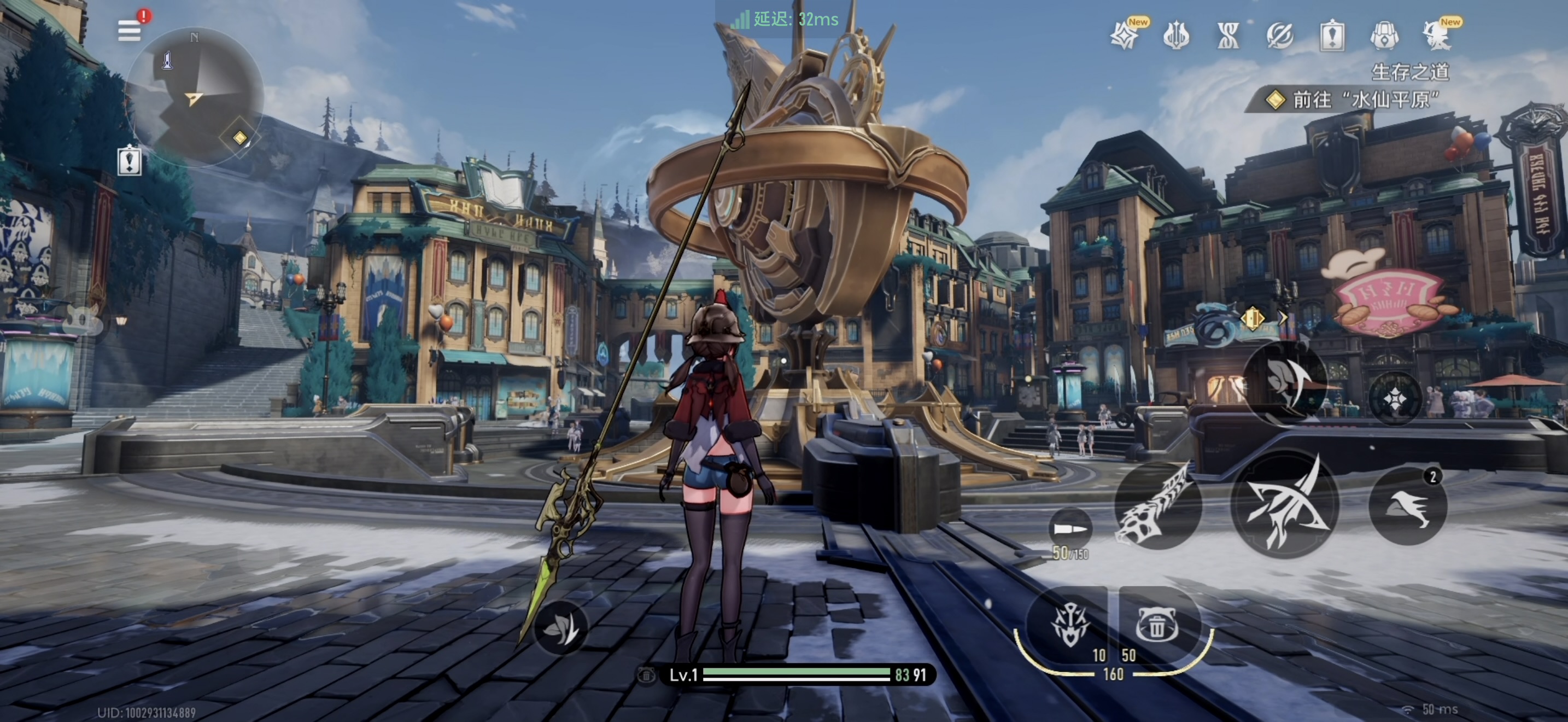This screenshot has width=1568, height=722.
Task: Open the hourglass-shaped menu icon
Action: click(x=1228, y=37)
